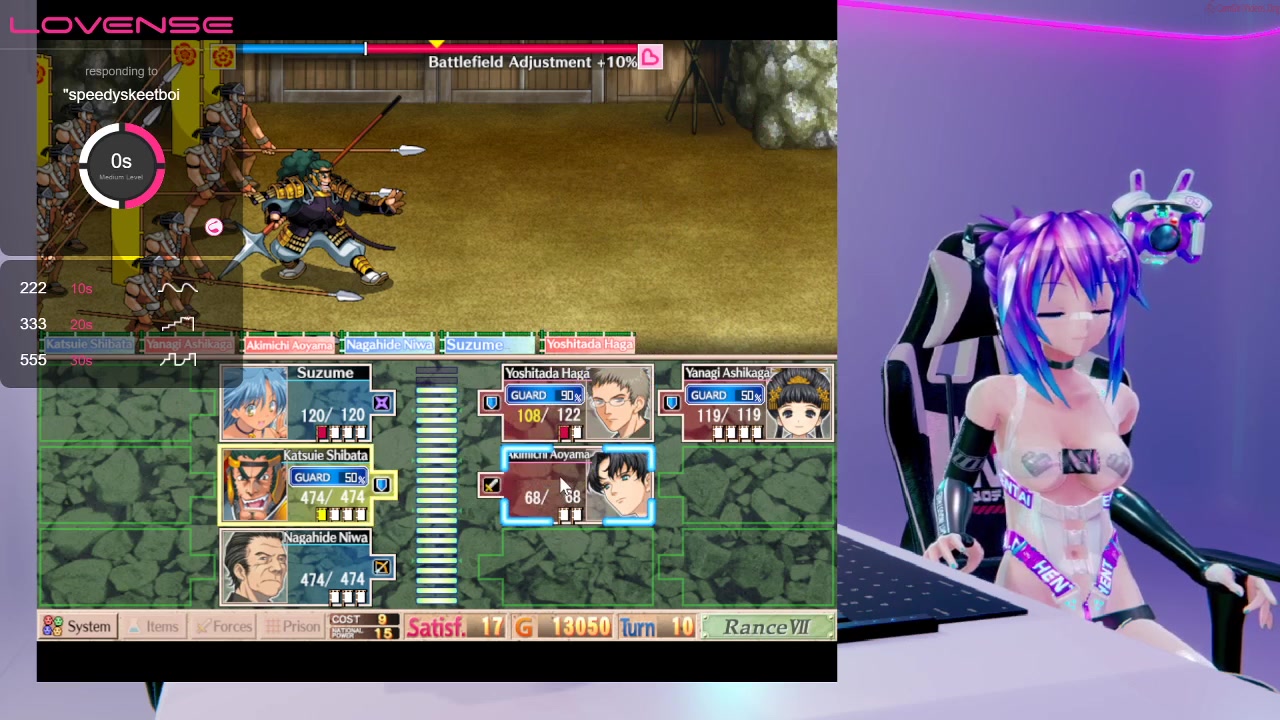Click Suzume's entry in the turn order bar
The width and height of the screenshot is (1280, 720).
click(x=487, y=345)
